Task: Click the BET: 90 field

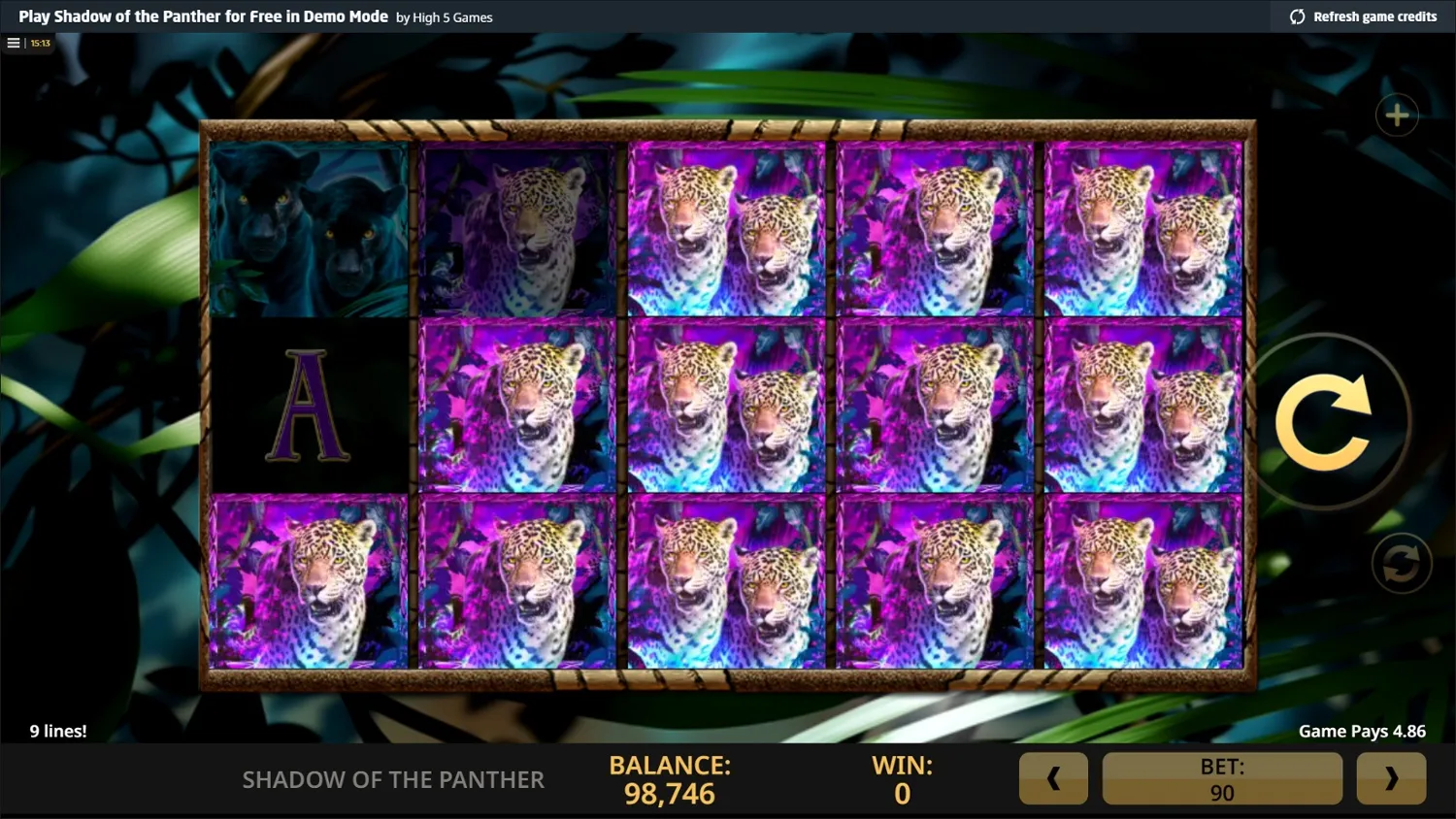Action: pyautogui.click(x=1222, y=777)
